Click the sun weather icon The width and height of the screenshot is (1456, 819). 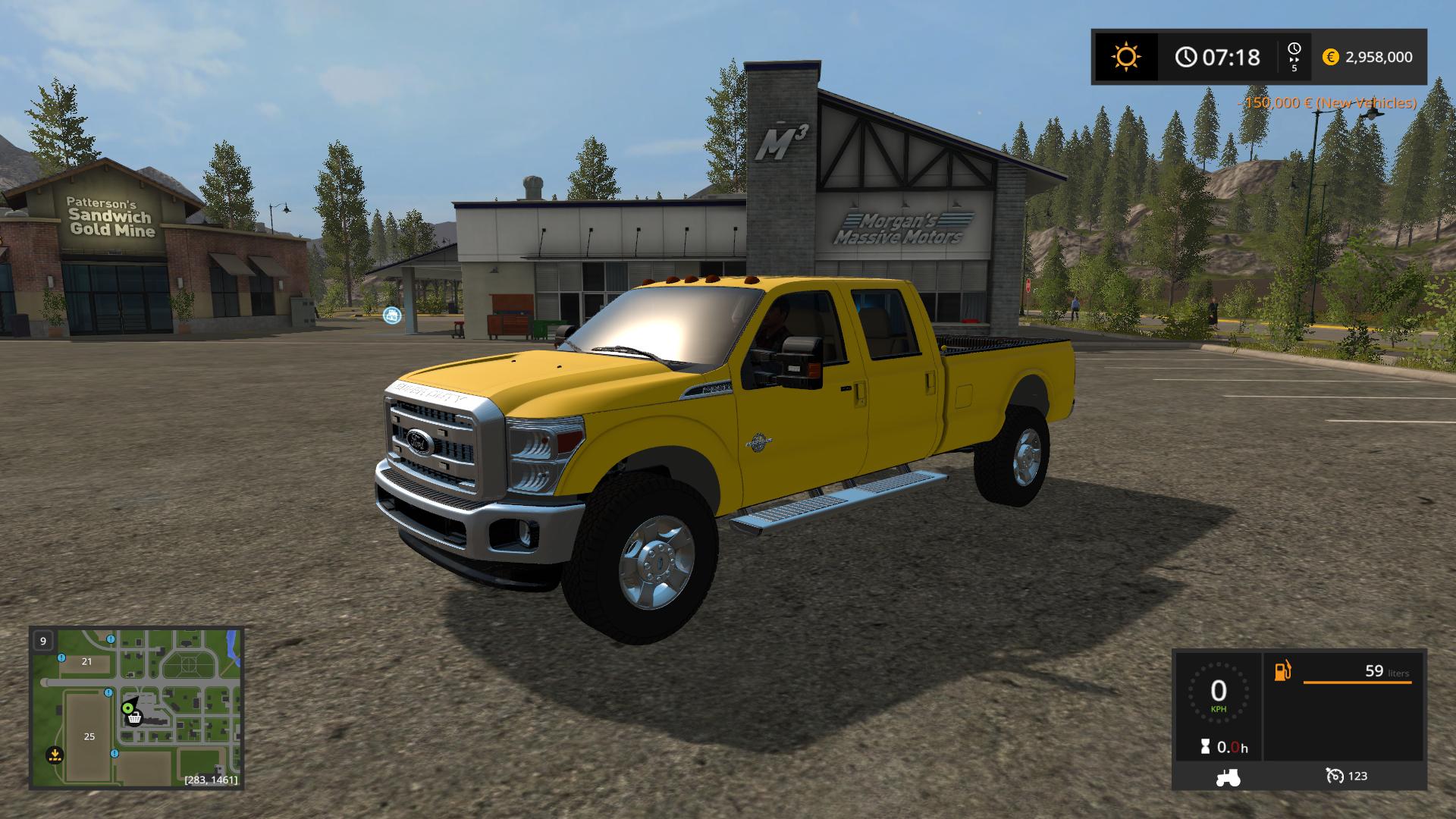(x=1125, y=57)
